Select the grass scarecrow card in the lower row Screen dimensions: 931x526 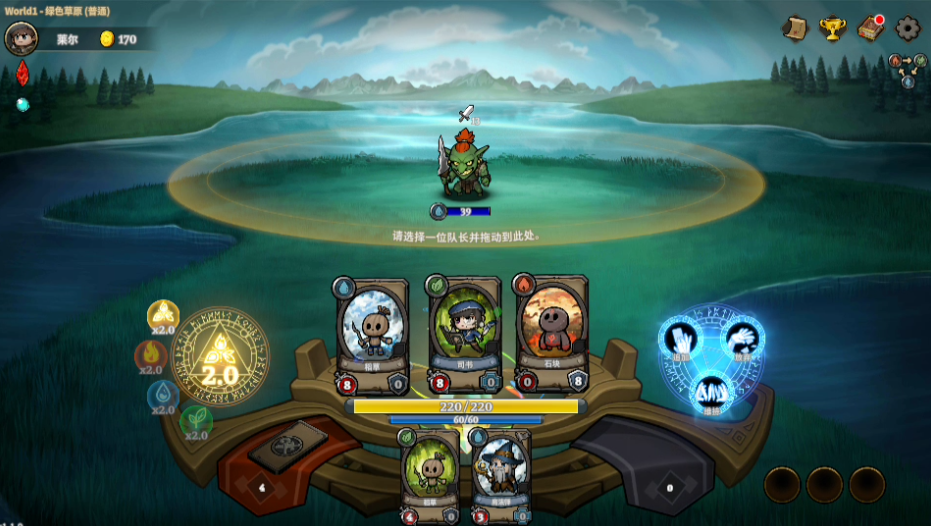click(x=431, y=474)
